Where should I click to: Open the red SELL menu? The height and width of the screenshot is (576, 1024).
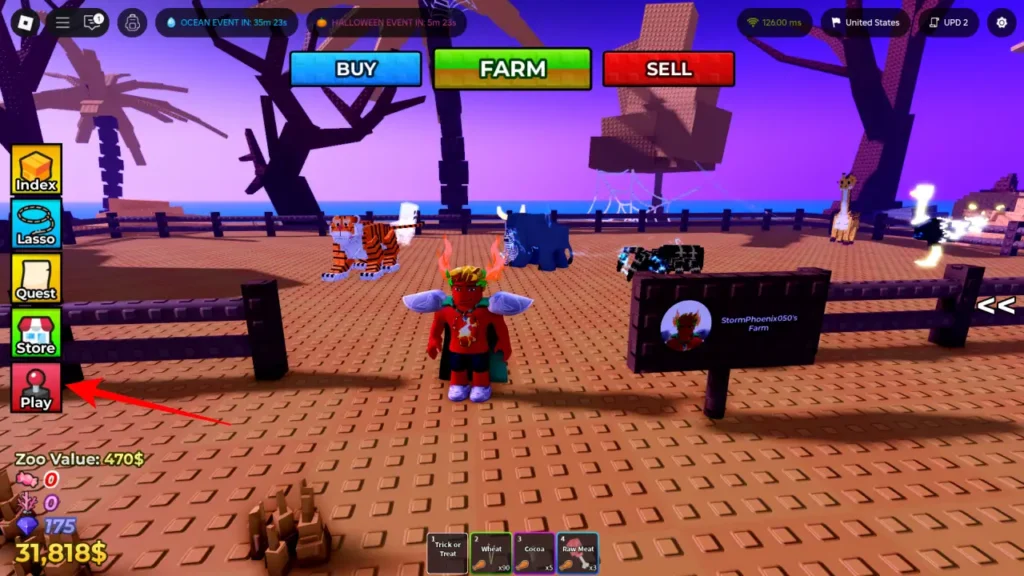point(668,69)
